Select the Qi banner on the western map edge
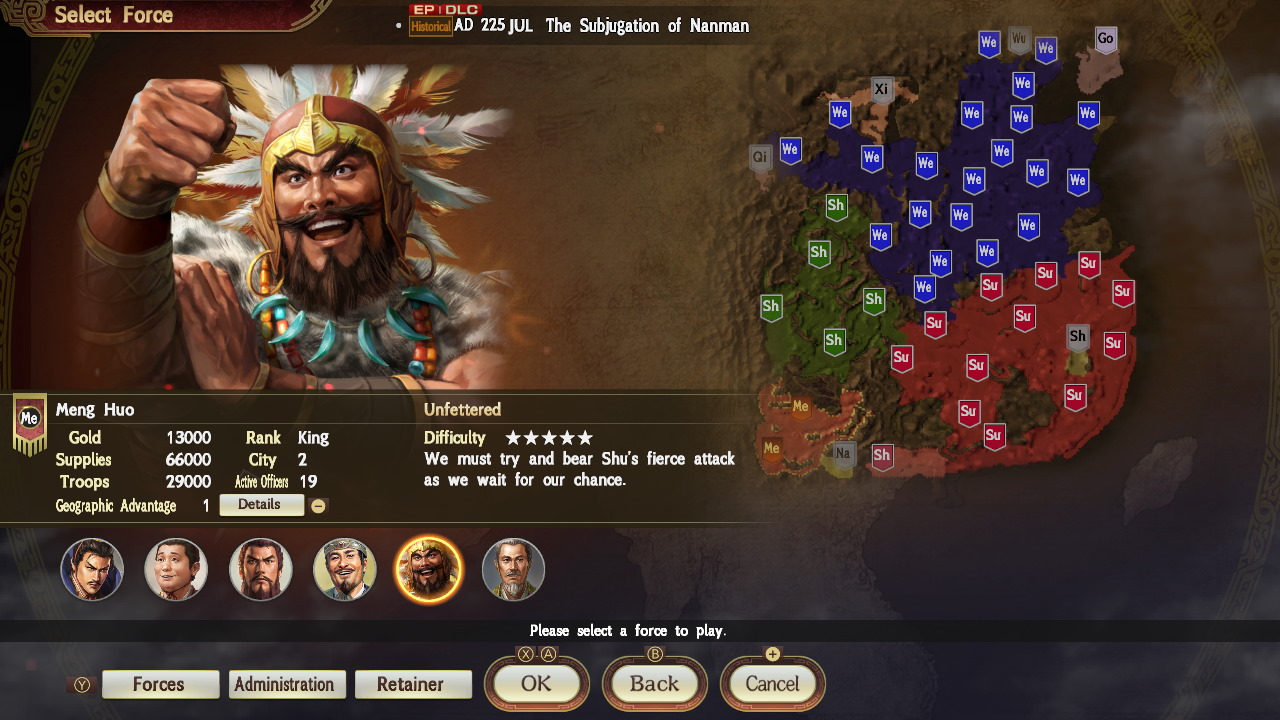 pos(759,157)
